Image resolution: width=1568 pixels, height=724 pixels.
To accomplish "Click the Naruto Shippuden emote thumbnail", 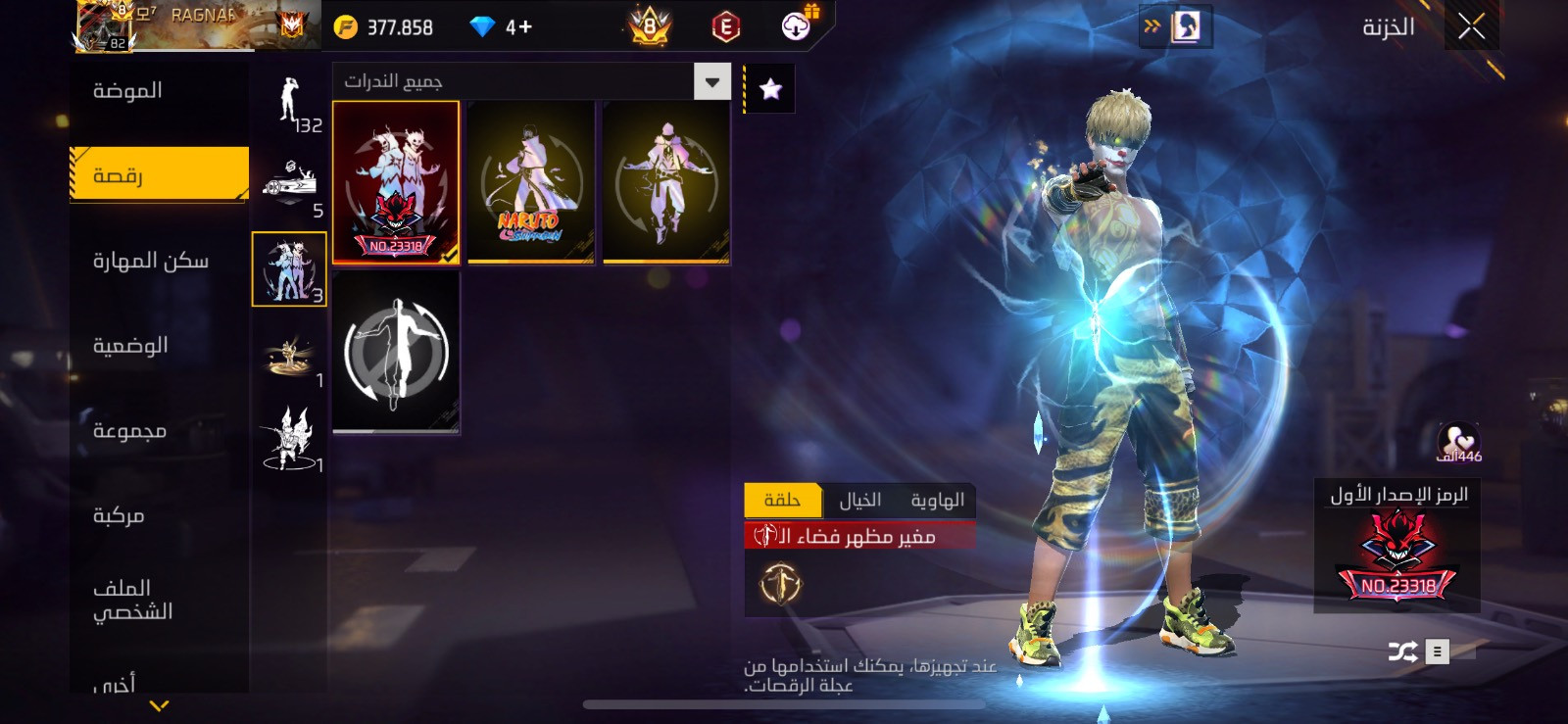I will point(531,181).
